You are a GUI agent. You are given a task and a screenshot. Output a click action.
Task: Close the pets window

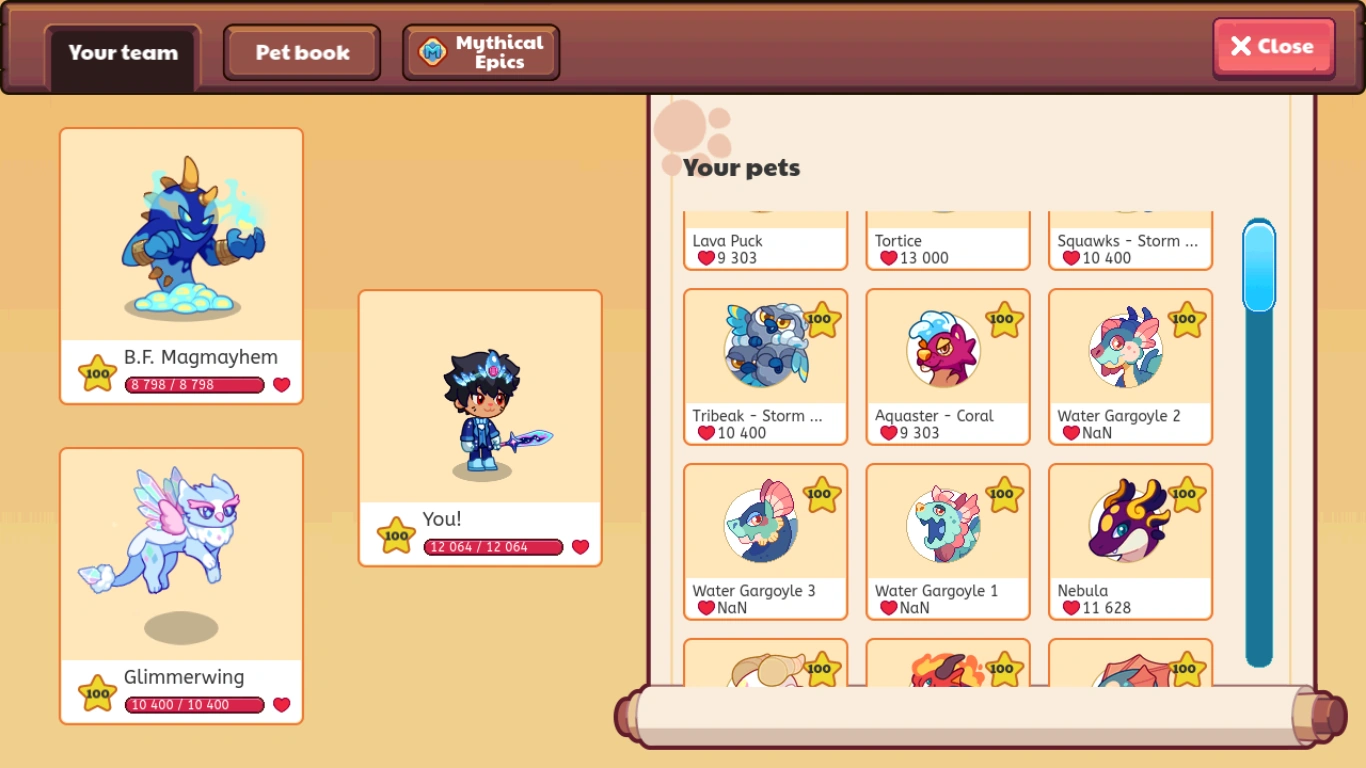tap(1272, 46)
